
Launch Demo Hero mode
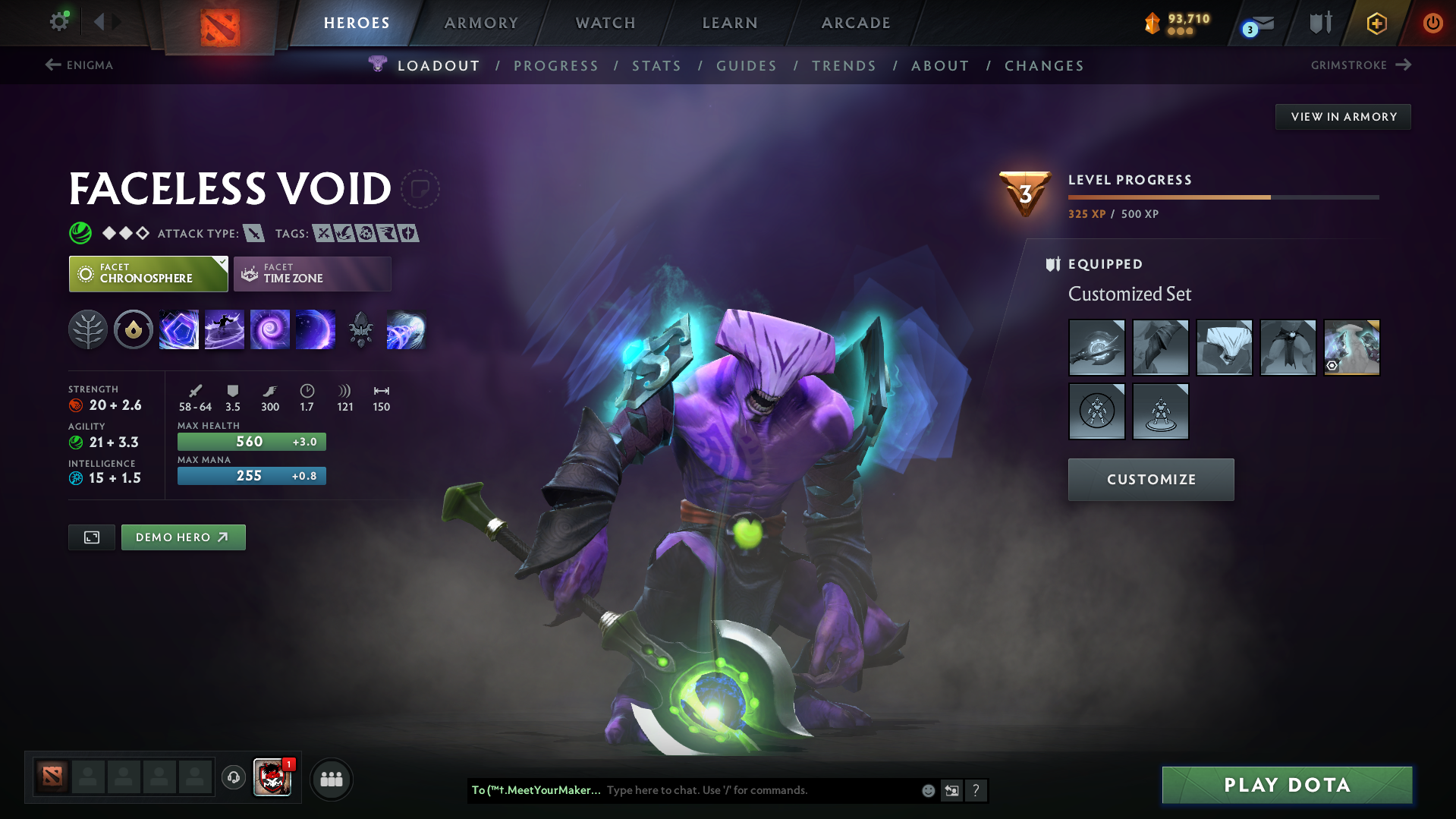[x=183, y=537]
